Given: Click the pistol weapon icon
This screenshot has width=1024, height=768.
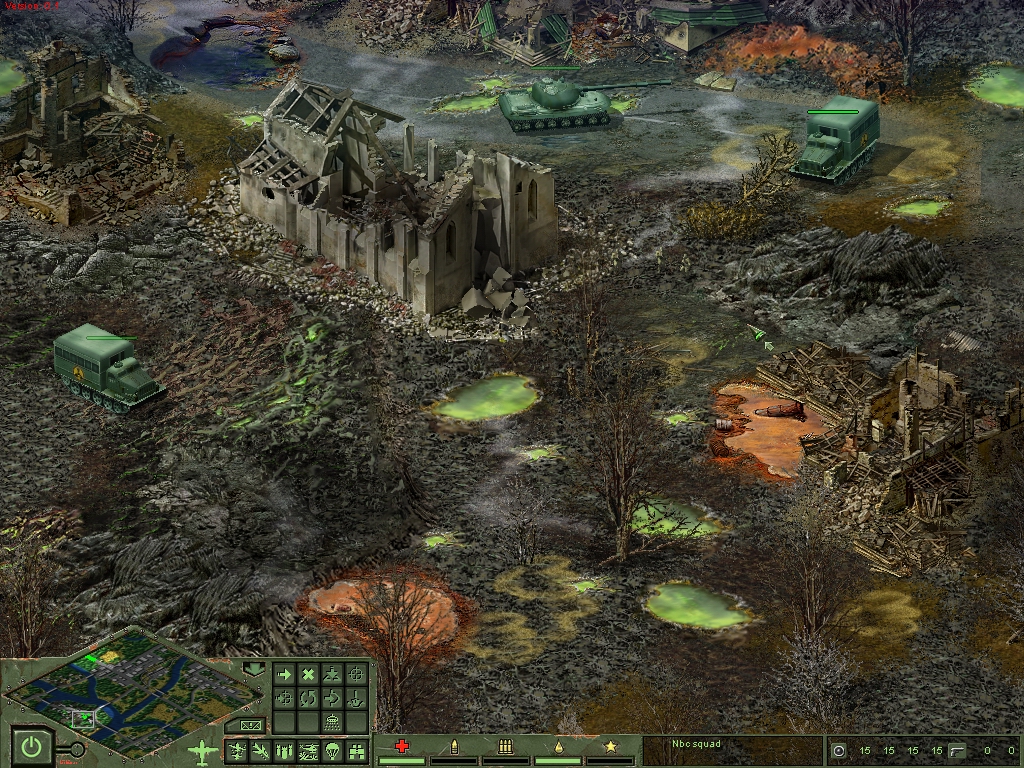Looking at the screenshot, I should pyautogui.click(x=956, y=750).
